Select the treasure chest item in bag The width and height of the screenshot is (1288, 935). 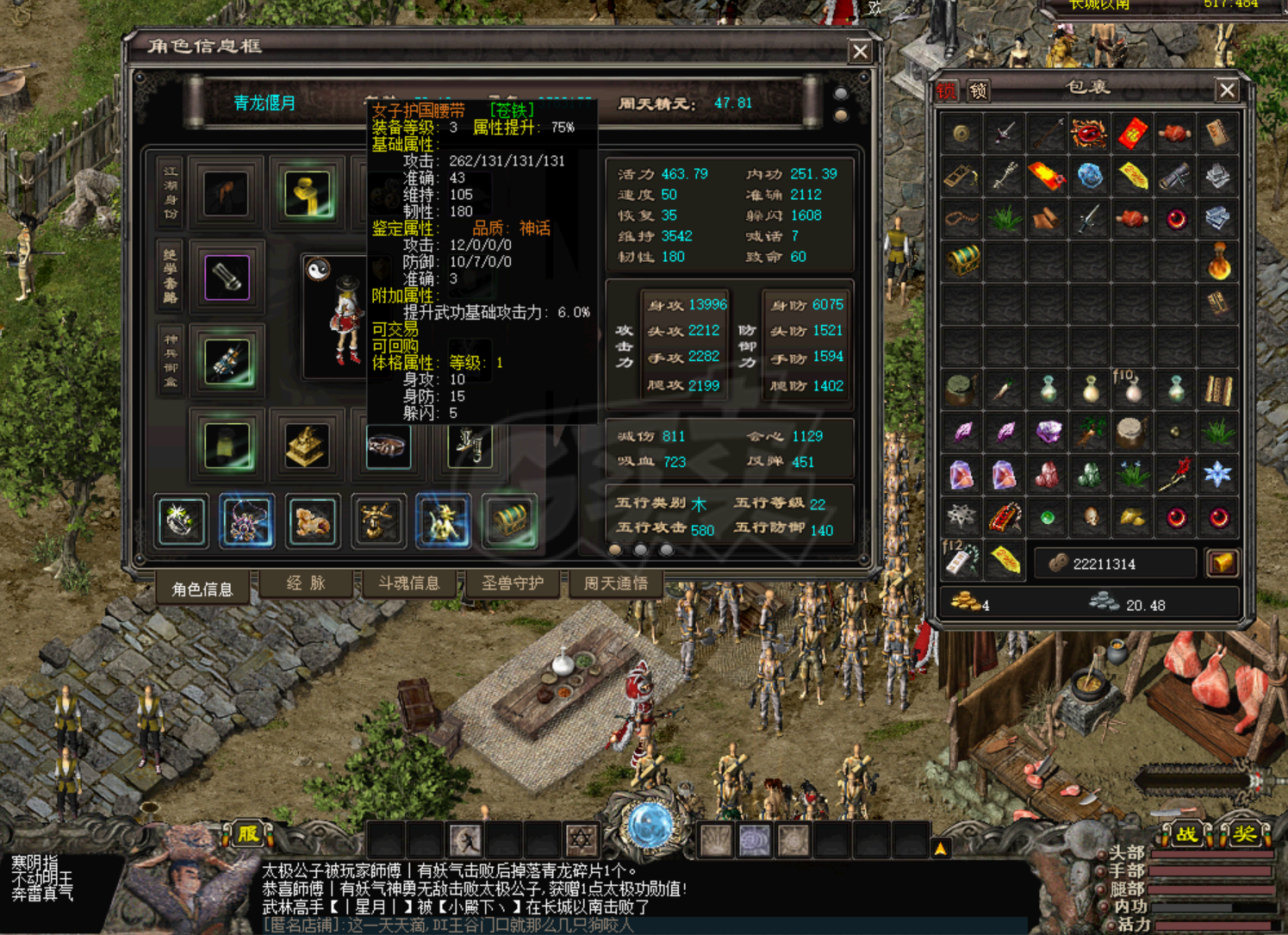(961, 259)
